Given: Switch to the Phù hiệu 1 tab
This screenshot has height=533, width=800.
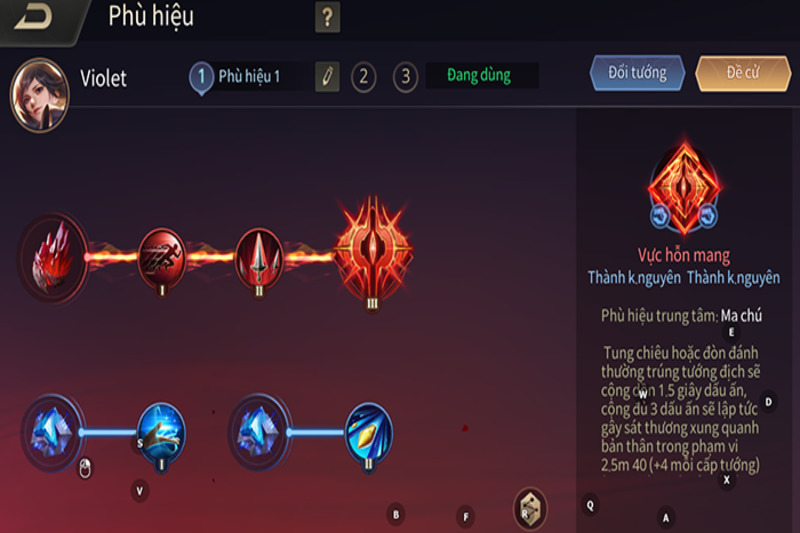Looking at the screenshot, I should [x=248, y=77].
